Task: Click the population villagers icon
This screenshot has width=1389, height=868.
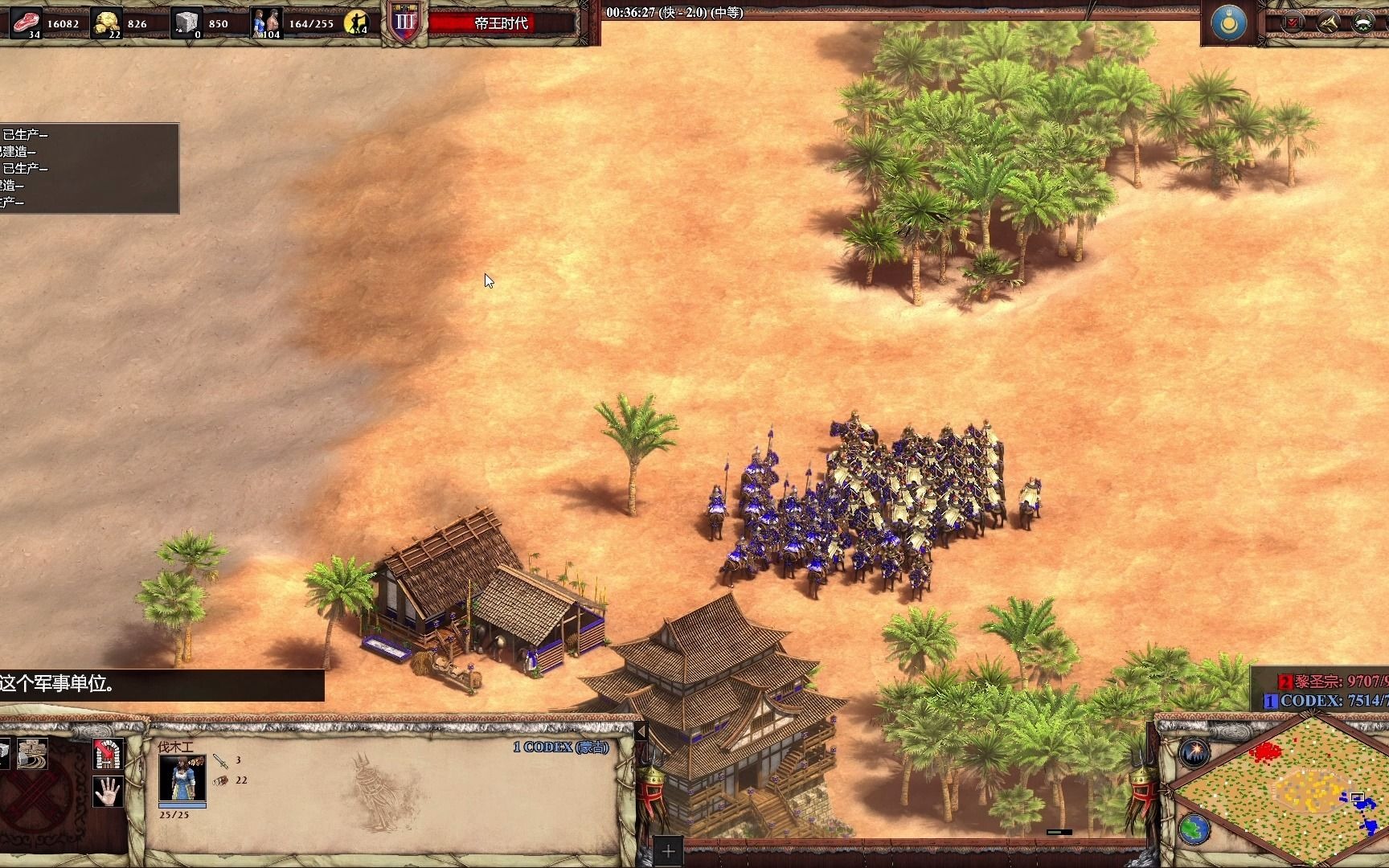Action: tap(266, 23)
